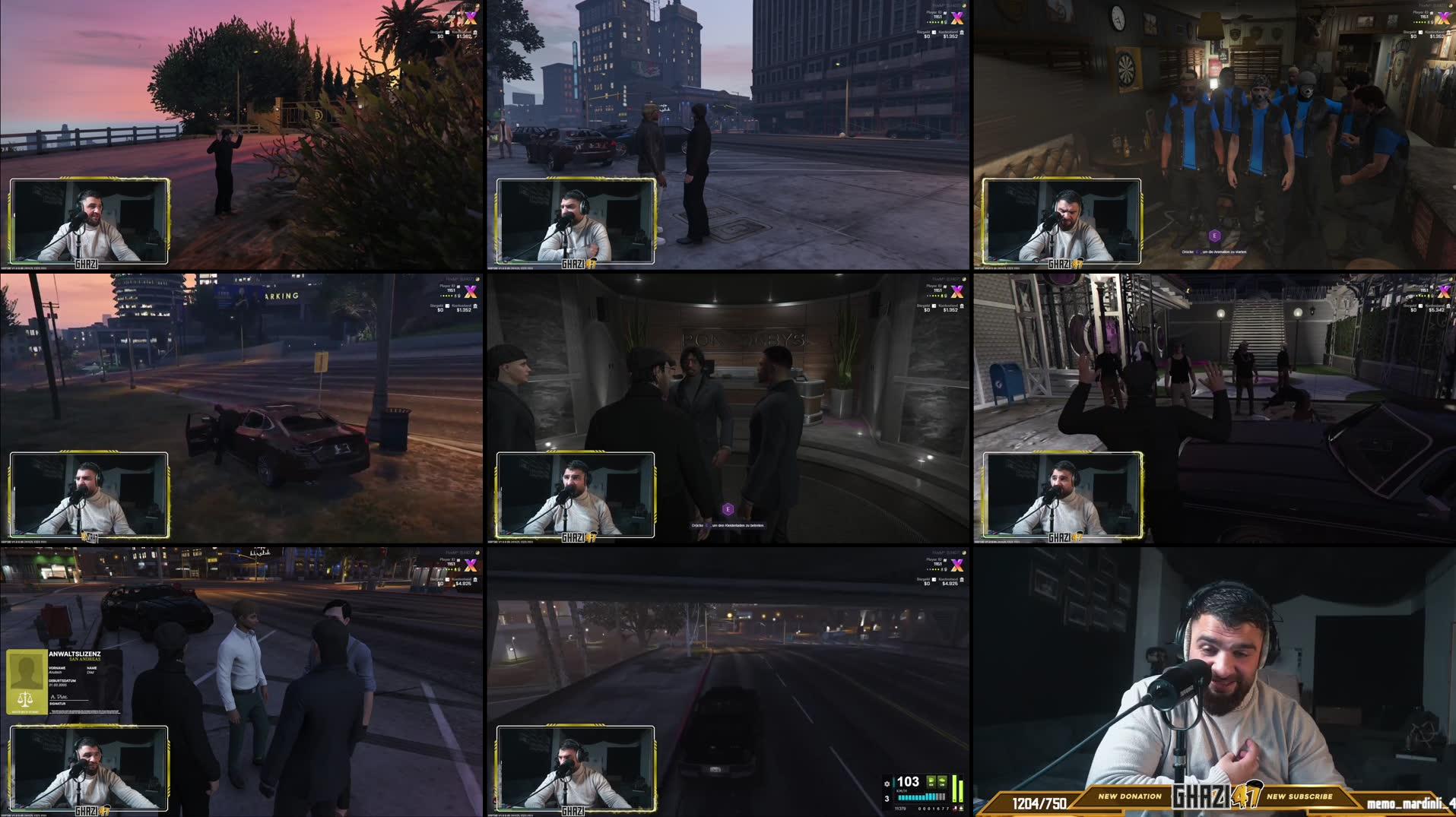Click the bell icon next to the odometer
This screenshot has height=817, width=1456.
tap(961, 808)
